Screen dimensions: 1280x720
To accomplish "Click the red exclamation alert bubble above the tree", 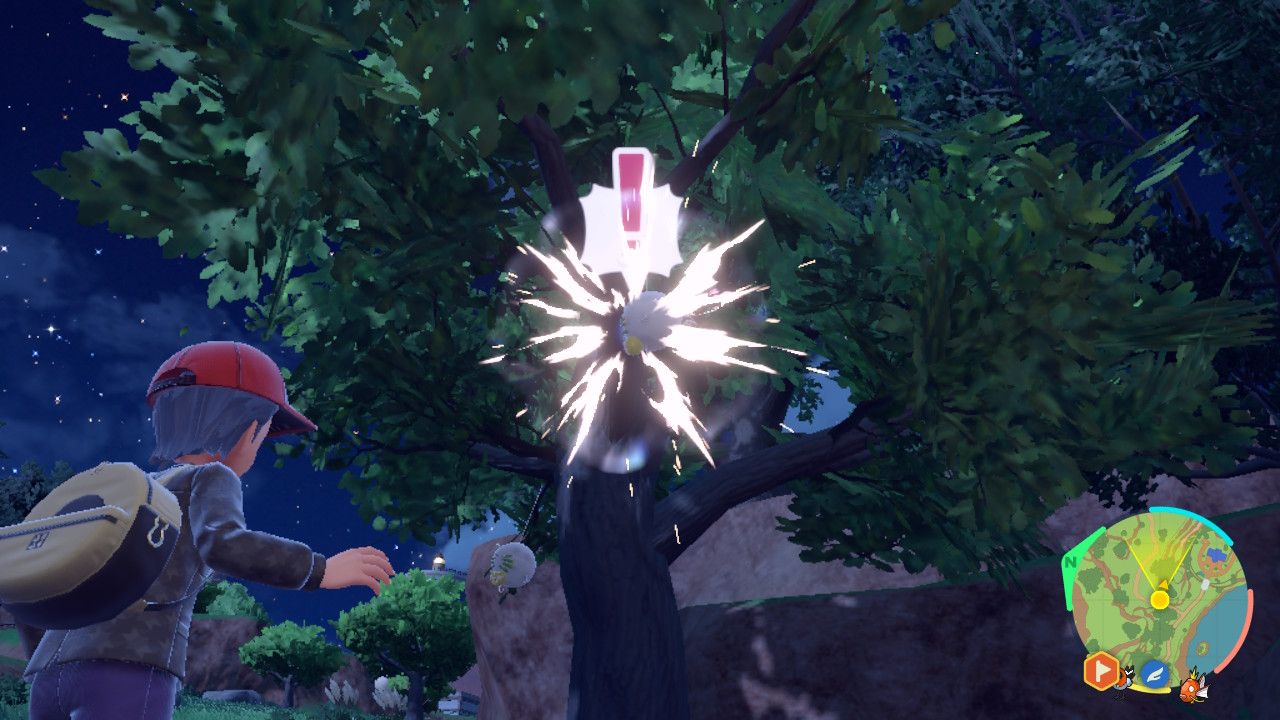I will click(632, 200).
